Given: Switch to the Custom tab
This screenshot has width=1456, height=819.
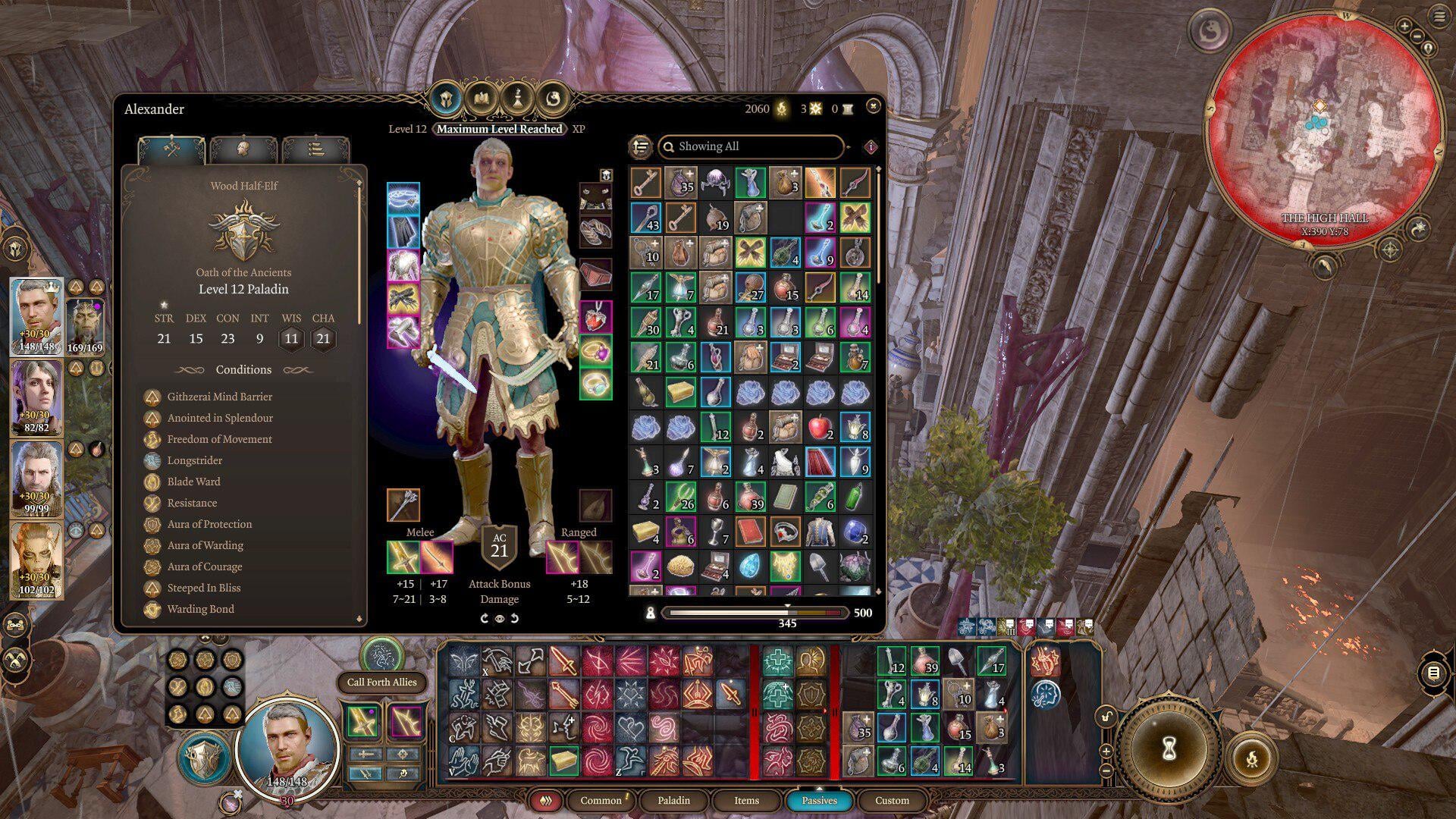Looking at the screenshot, I should 893,801.
